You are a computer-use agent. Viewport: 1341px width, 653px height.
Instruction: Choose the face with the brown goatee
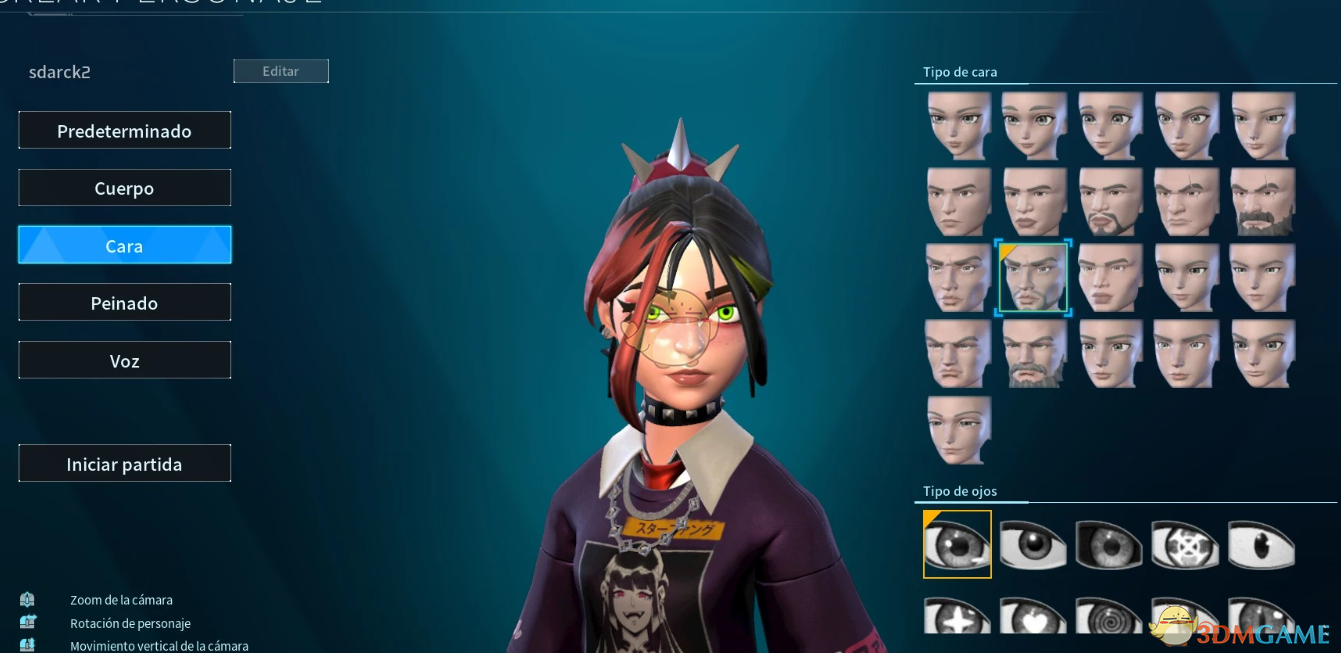(x=1110, y=201)
